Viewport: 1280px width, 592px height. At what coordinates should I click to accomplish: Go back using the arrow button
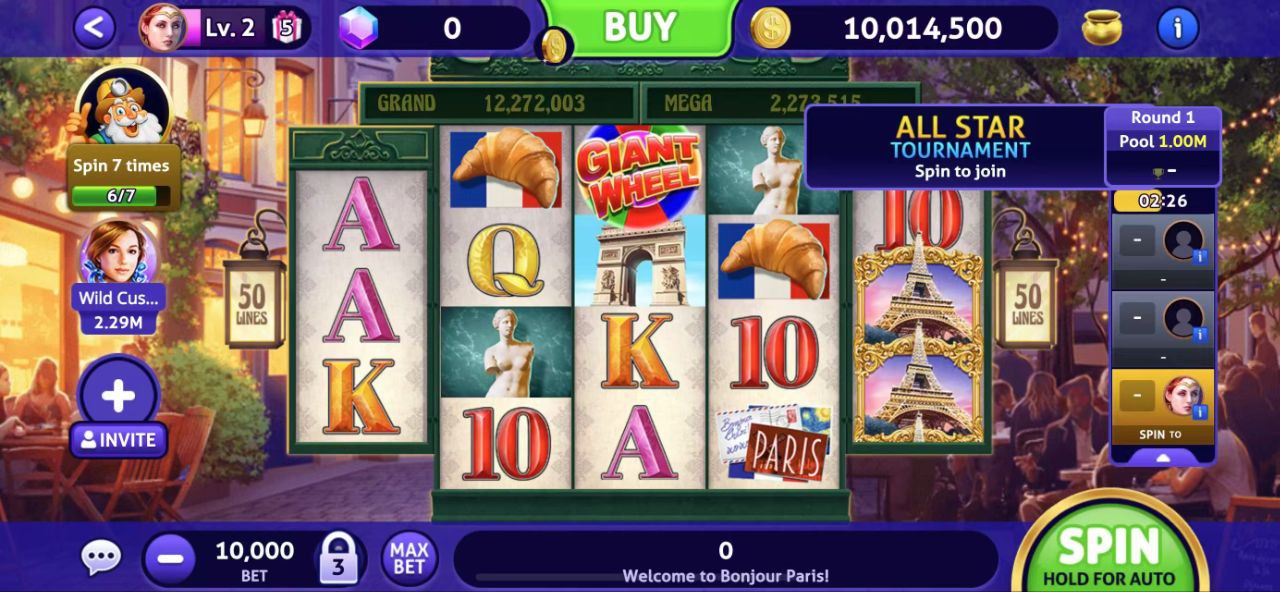pyautogui.click(x=94, y=28)
